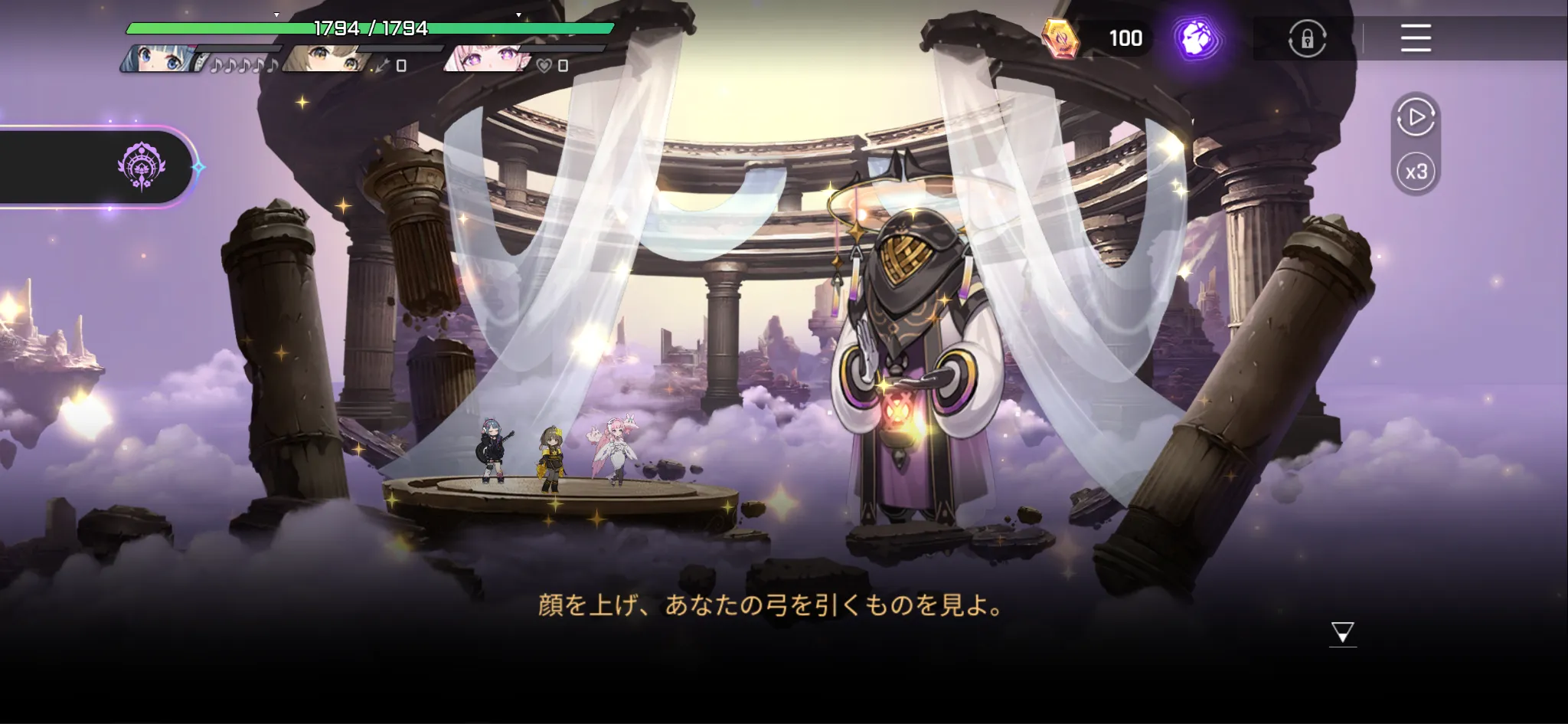1568x724 pixels.
Task: Toggle the x3 battle speed
Action: [1416, 172]
